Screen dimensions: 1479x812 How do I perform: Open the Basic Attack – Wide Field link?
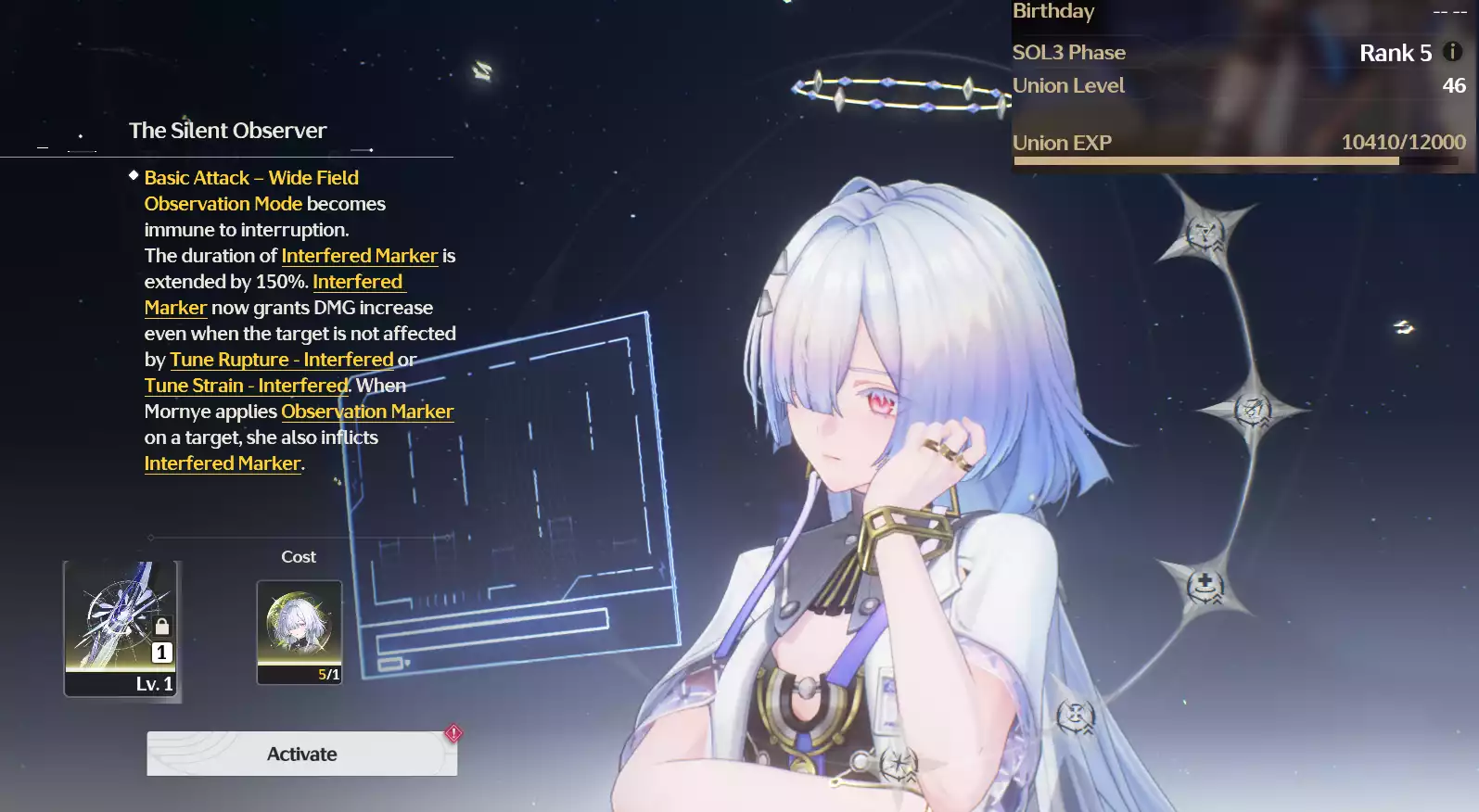point(251,178)
